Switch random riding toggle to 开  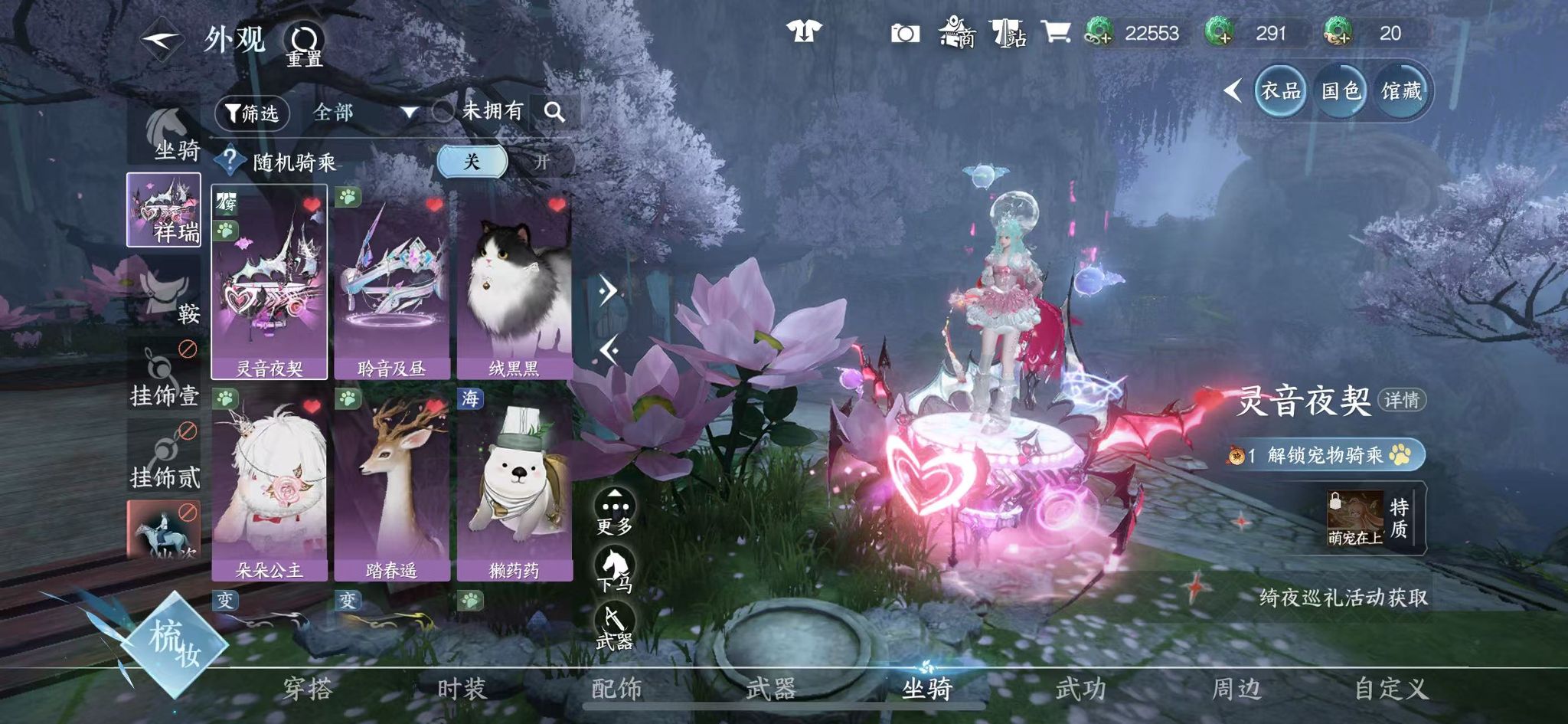(542, 162)
